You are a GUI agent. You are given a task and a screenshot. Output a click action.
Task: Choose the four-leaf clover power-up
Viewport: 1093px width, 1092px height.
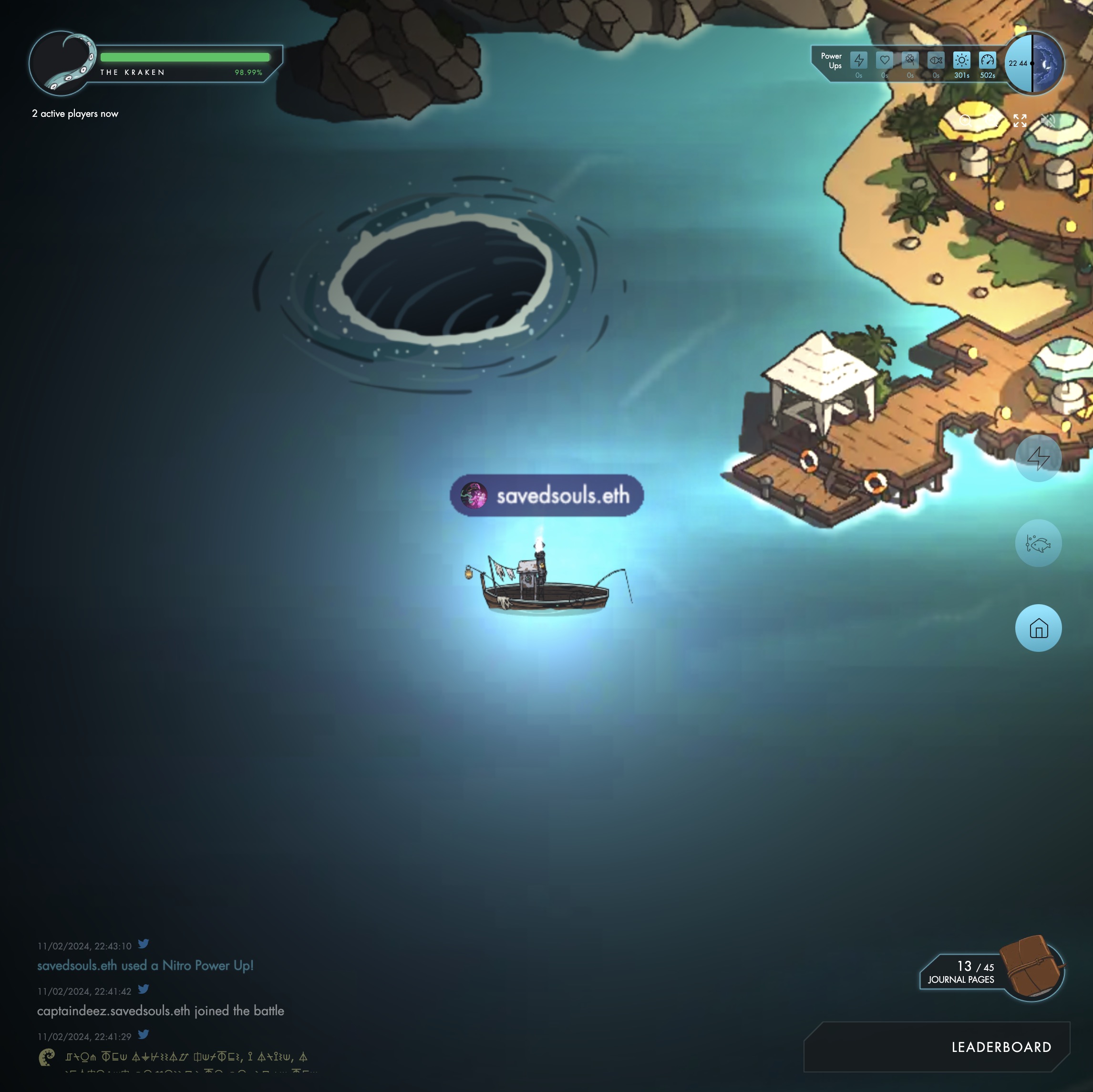pos(910,61)
